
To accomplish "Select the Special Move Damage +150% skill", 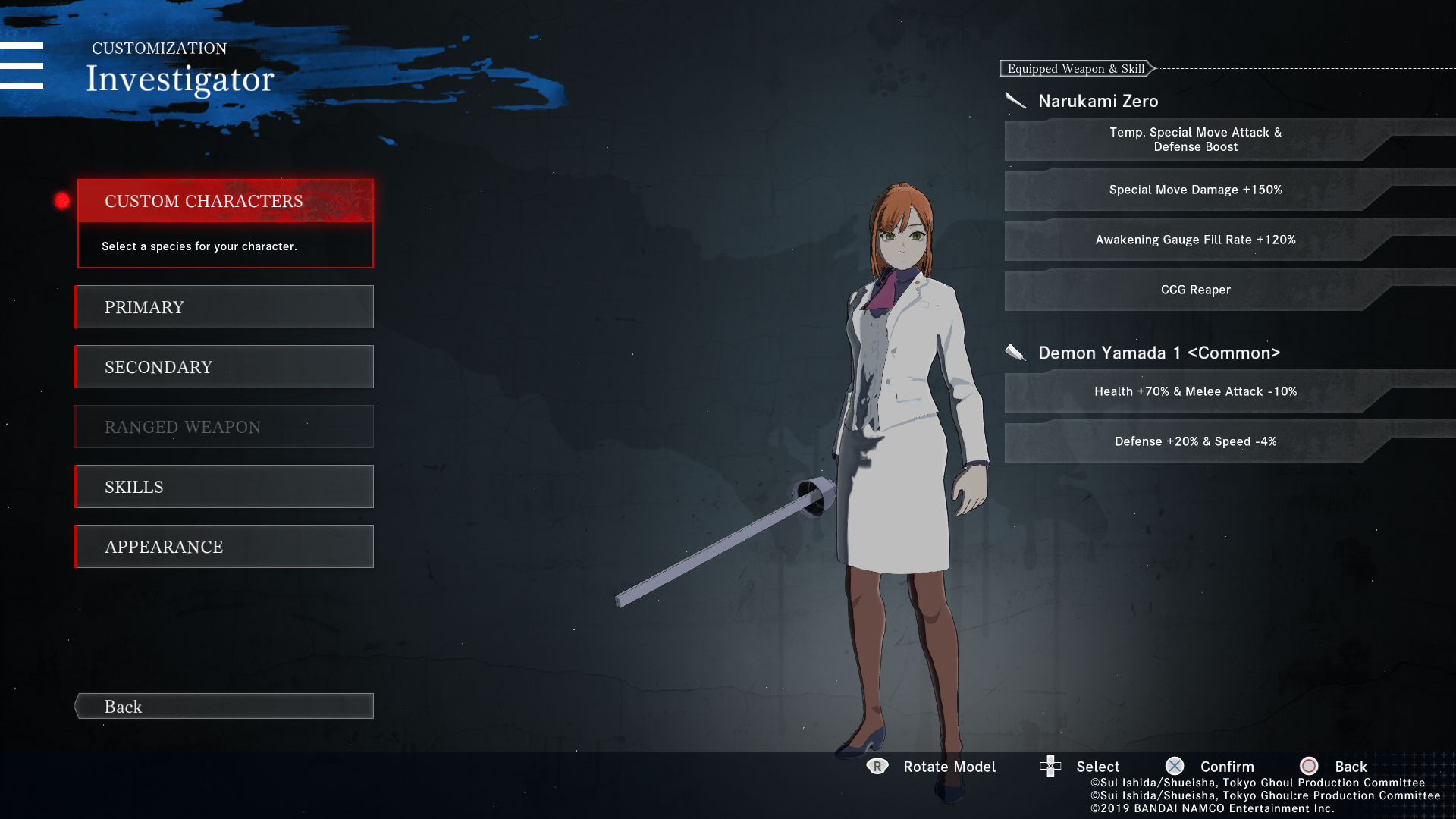I will (x=1195, y=190).
